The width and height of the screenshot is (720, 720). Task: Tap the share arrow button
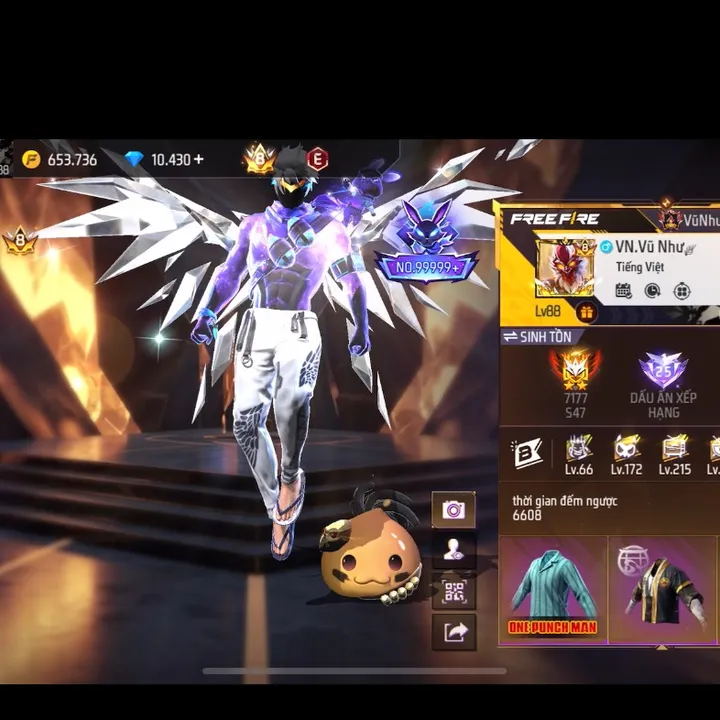tap(453, 631)
